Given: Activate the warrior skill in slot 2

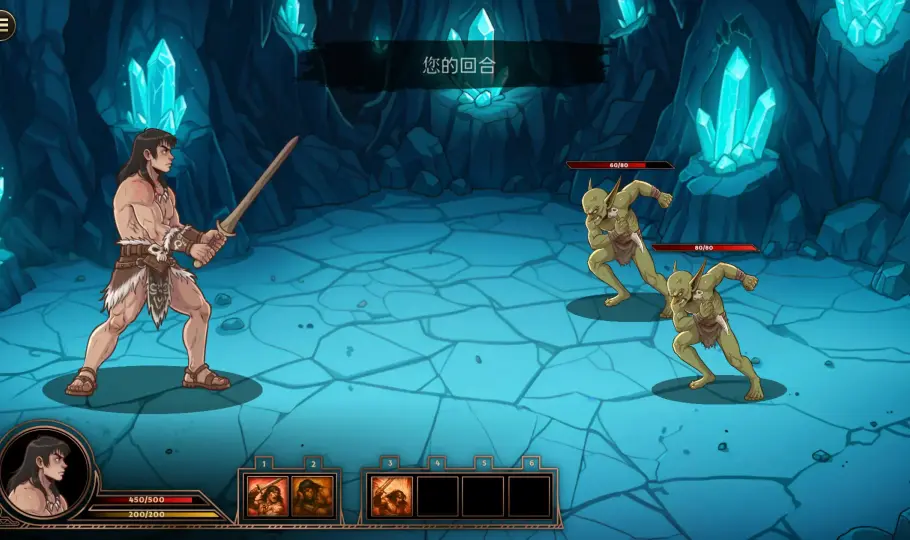Looking at the screenshot, I should pyautogui.click(x=312, y=496).
